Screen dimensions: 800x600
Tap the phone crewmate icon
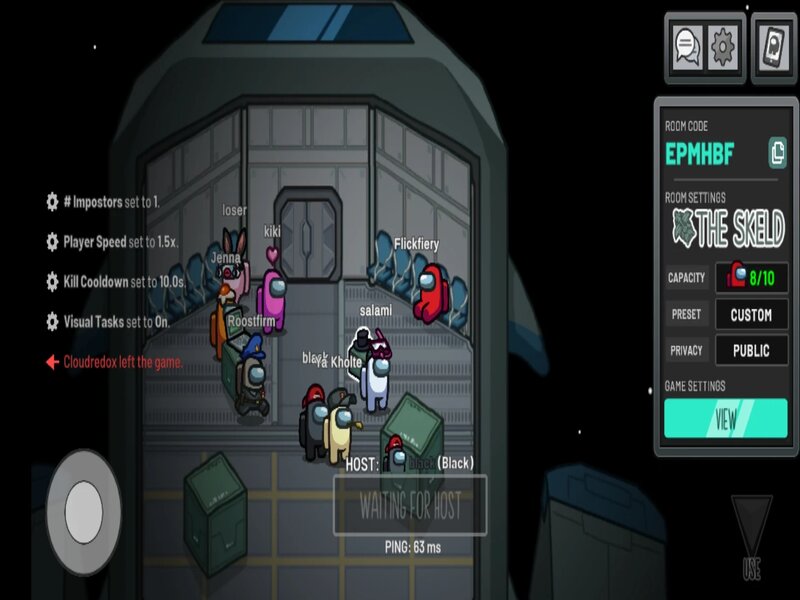[x=773, y=47]
